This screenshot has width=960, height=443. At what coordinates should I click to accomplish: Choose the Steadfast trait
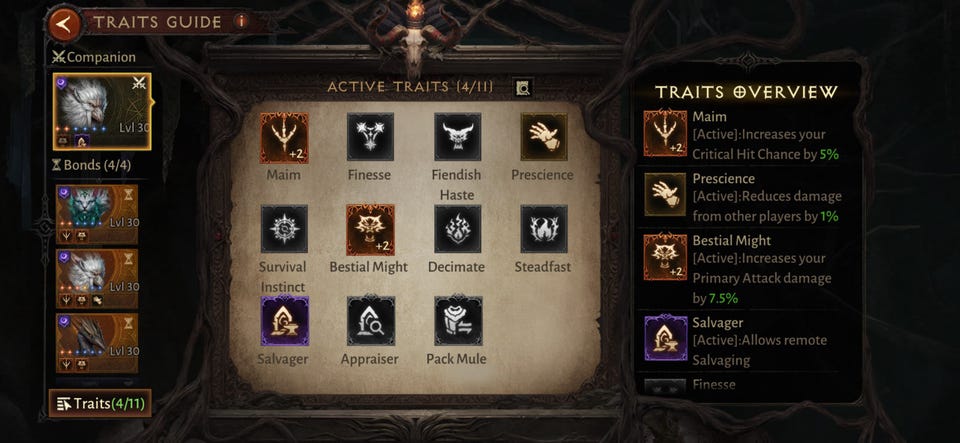(543, 229)
